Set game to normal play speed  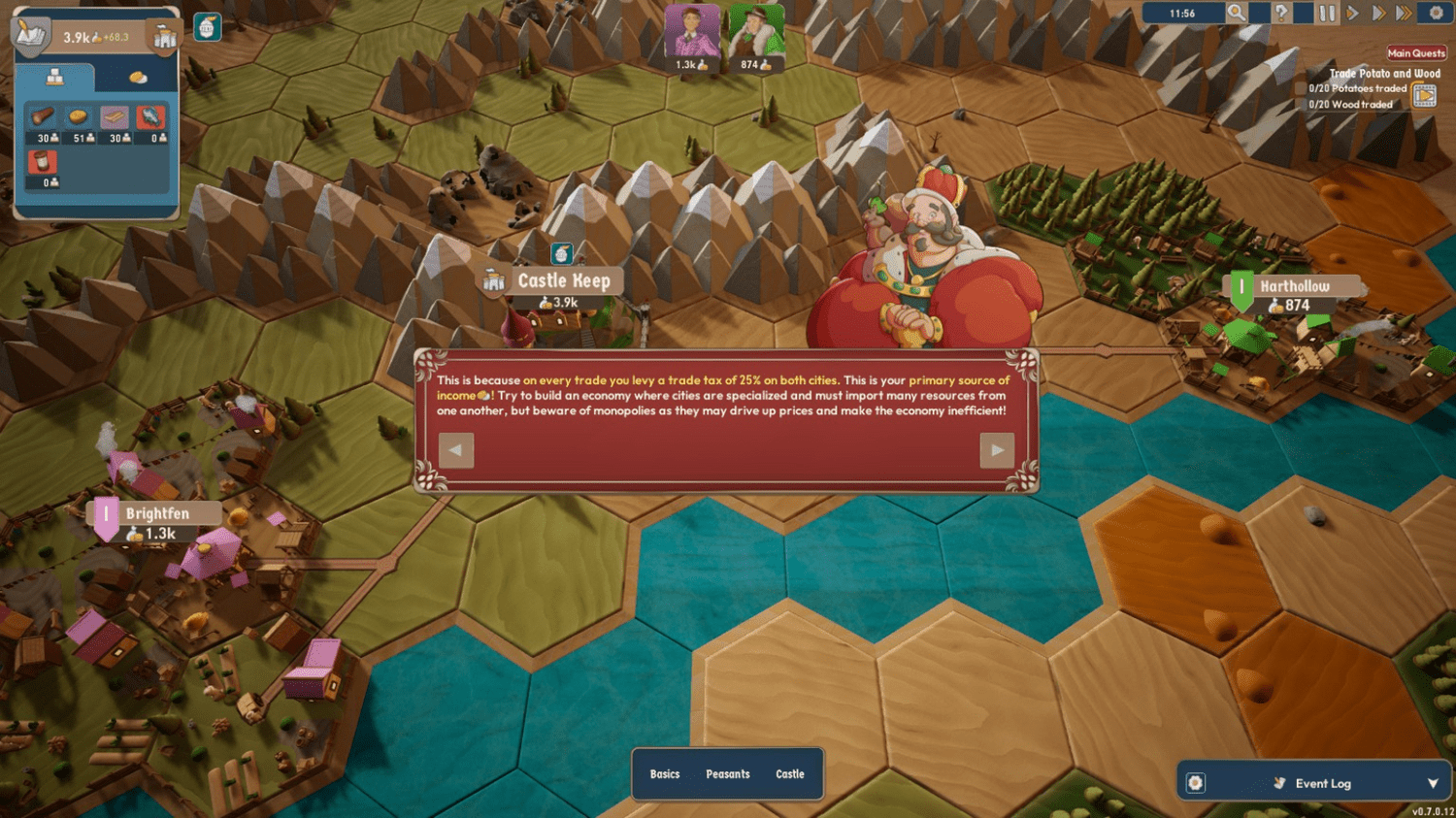(x=1352, y=14)
